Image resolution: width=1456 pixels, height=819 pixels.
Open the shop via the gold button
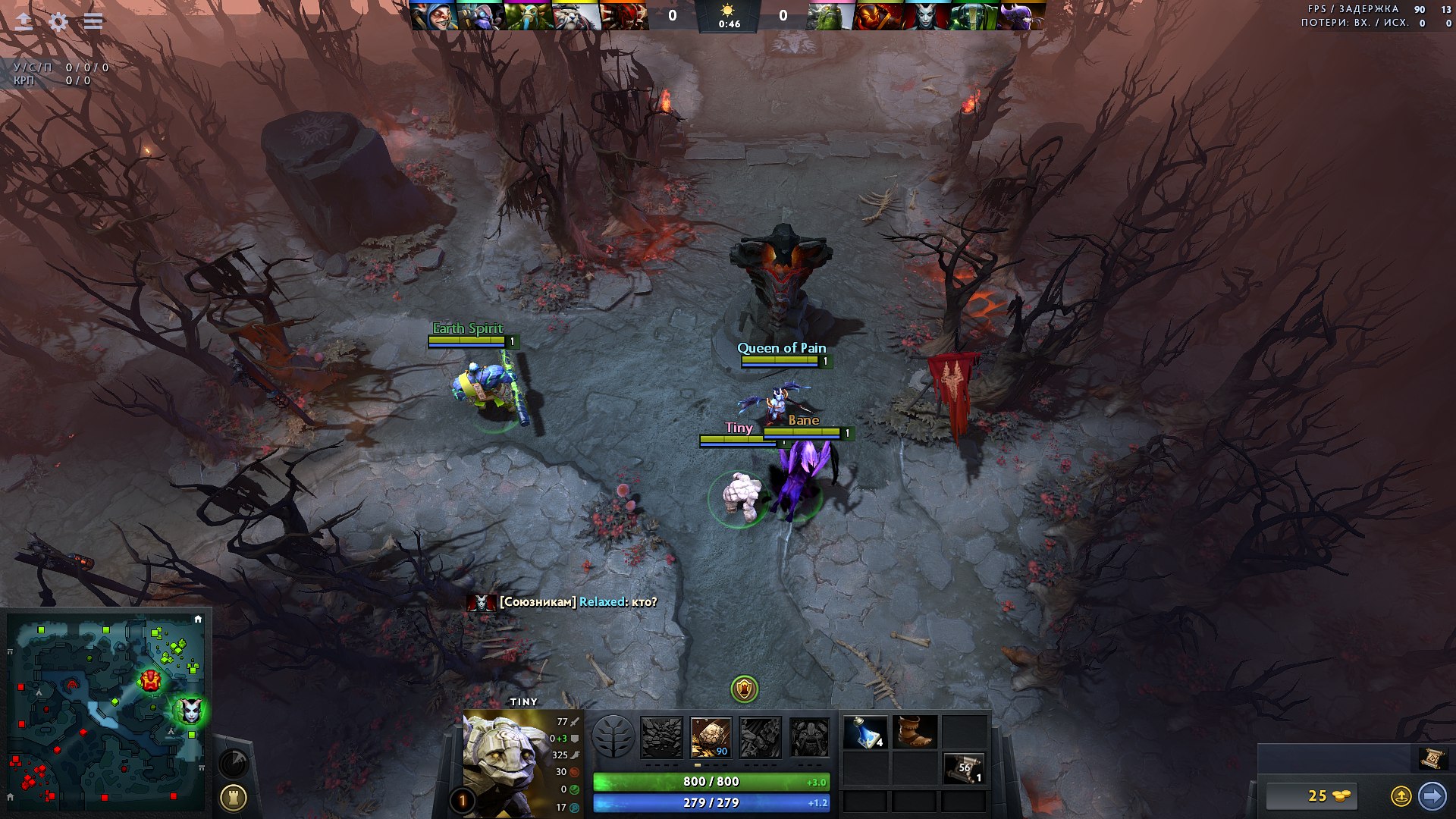click(x=1312, y=795)
